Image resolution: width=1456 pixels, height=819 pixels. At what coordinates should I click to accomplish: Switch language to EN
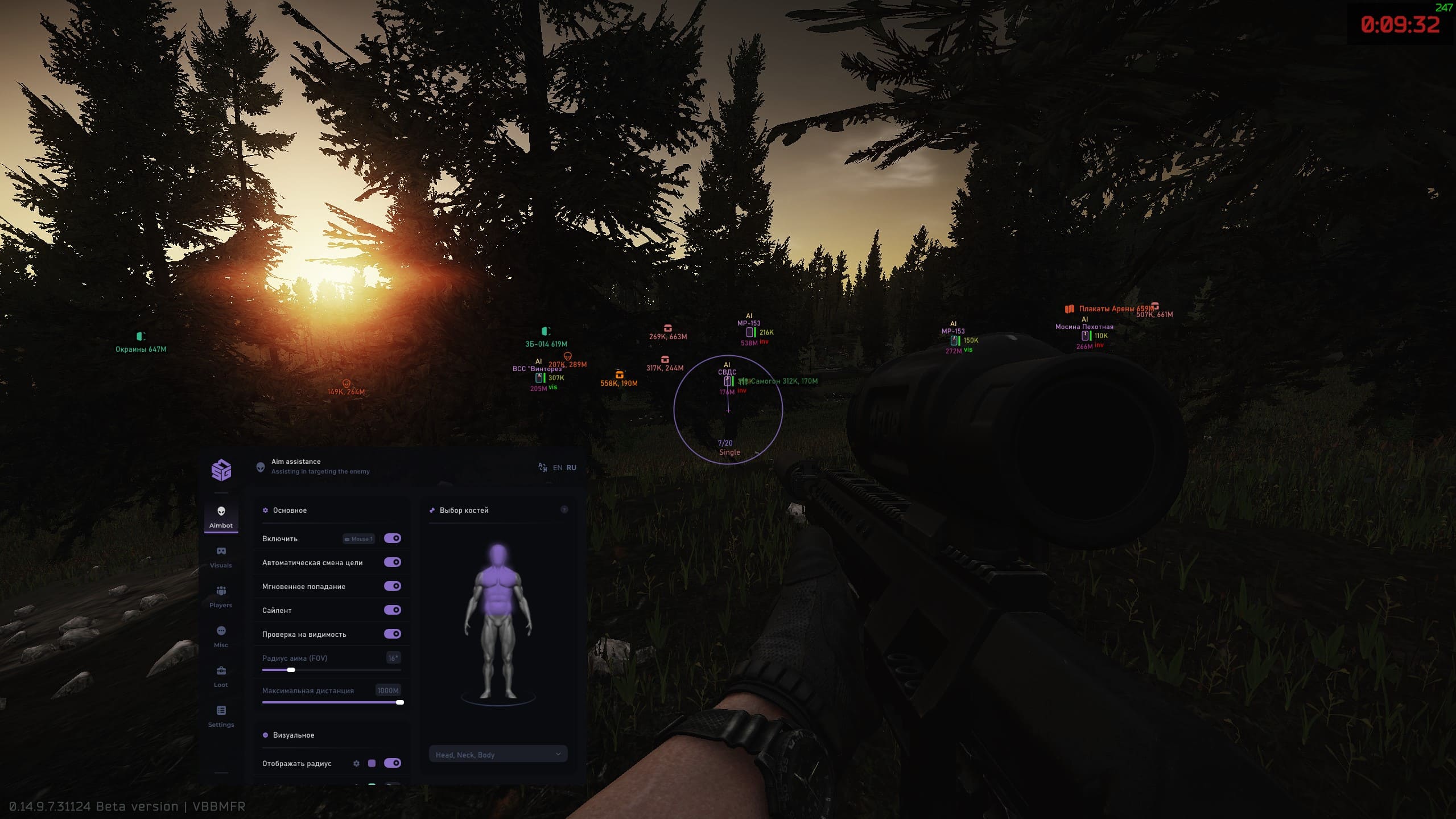pos(558,468)
